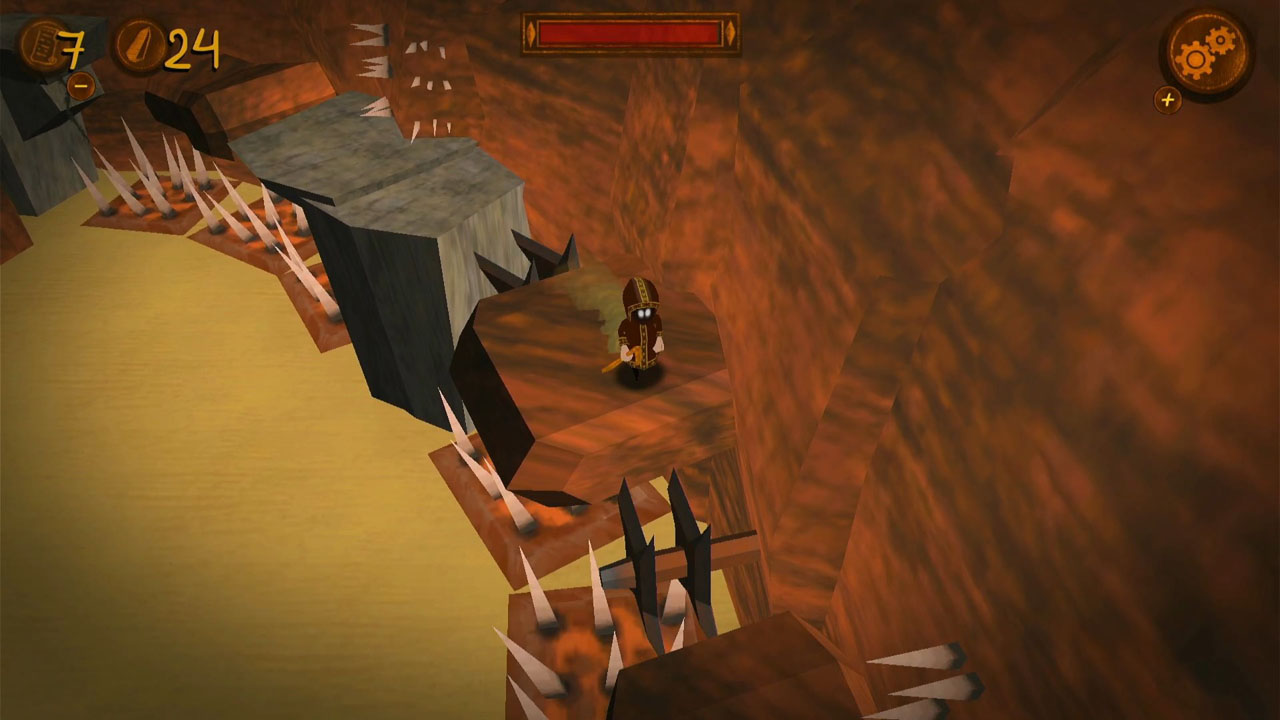Click the gold plus badge under settings
The image size is (1280, 720).
1168,100
